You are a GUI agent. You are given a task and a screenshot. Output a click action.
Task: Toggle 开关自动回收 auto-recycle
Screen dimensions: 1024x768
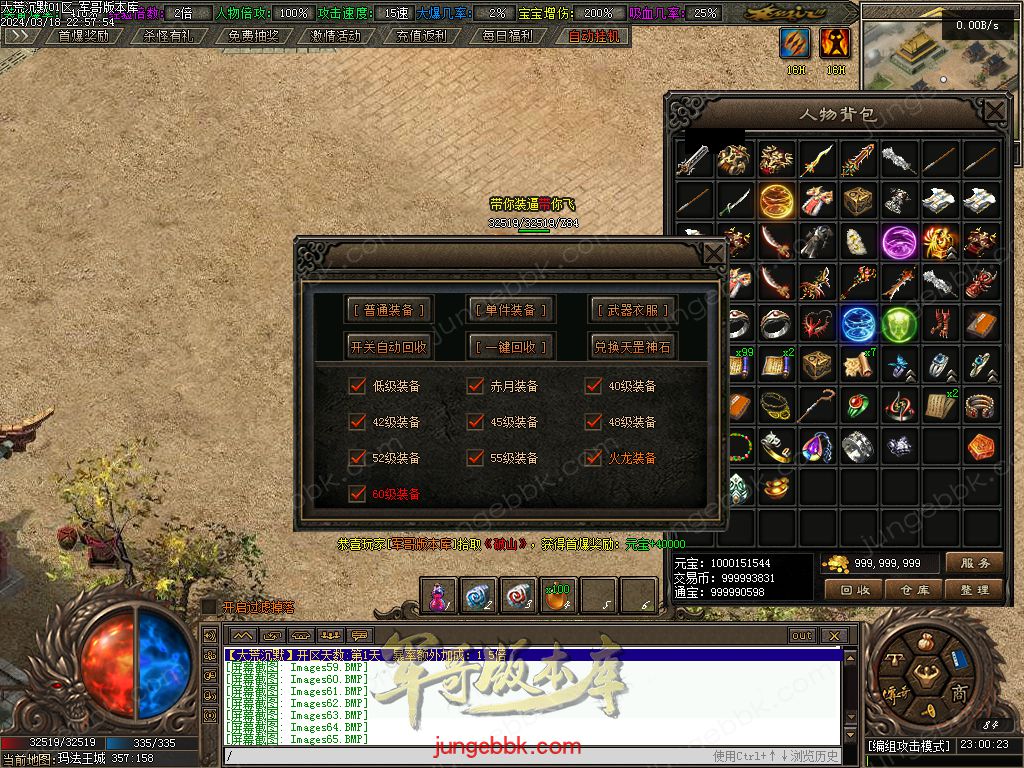click(x=389, y=347)
